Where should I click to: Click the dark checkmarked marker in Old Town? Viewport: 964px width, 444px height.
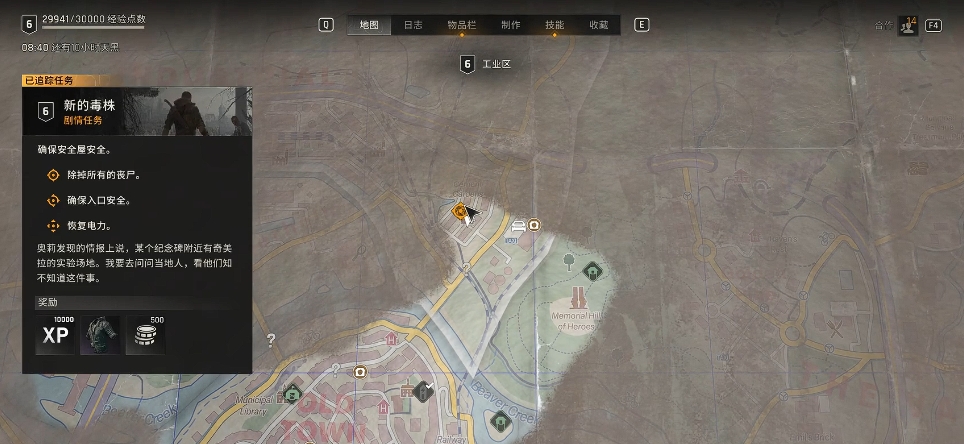pyautogui.click(x=424, y=391)
